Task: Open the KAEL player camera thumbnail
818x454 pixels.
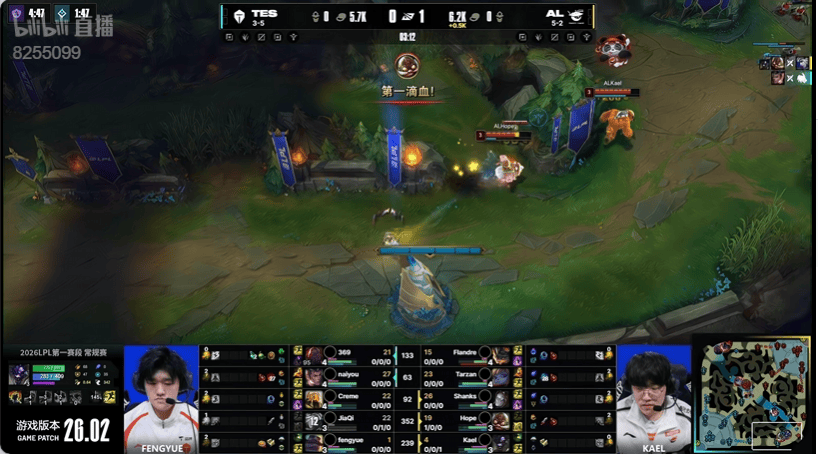Action: tap(654, 398)
